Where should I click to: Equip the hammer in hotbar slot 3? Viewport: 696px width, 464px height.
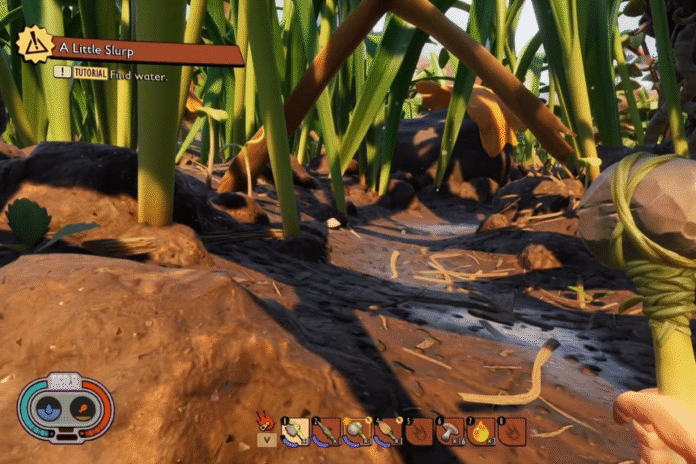point(357,431)
